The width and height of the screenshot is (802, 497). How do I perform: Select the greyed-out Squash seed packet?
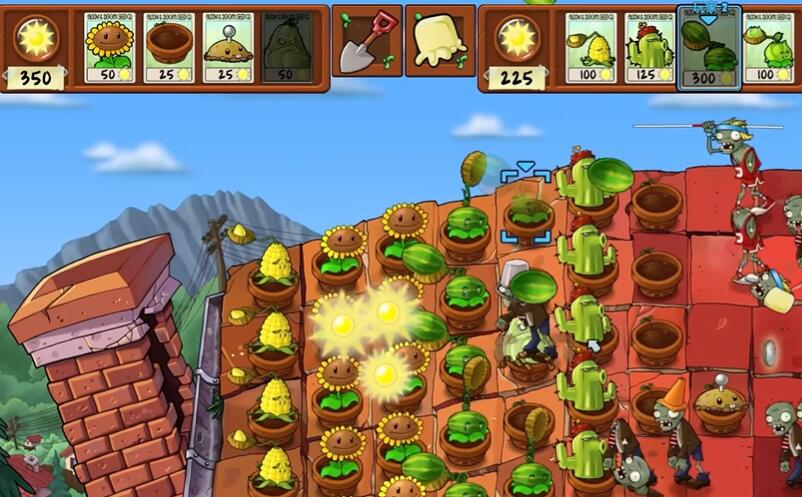click(286, 47)
